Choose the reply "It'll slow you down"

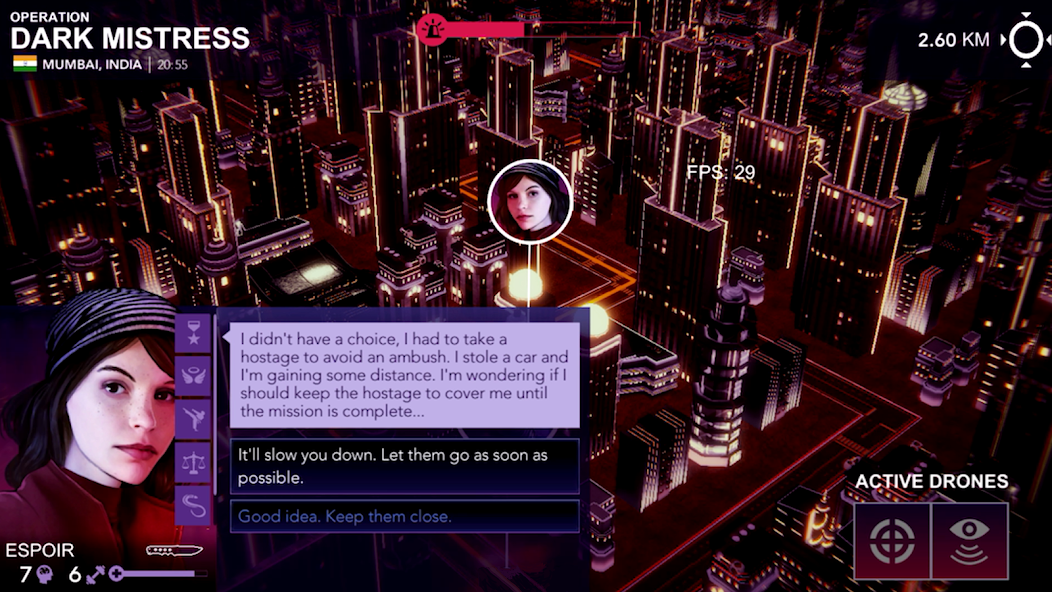pyautogui.click(x=405, y=466)
